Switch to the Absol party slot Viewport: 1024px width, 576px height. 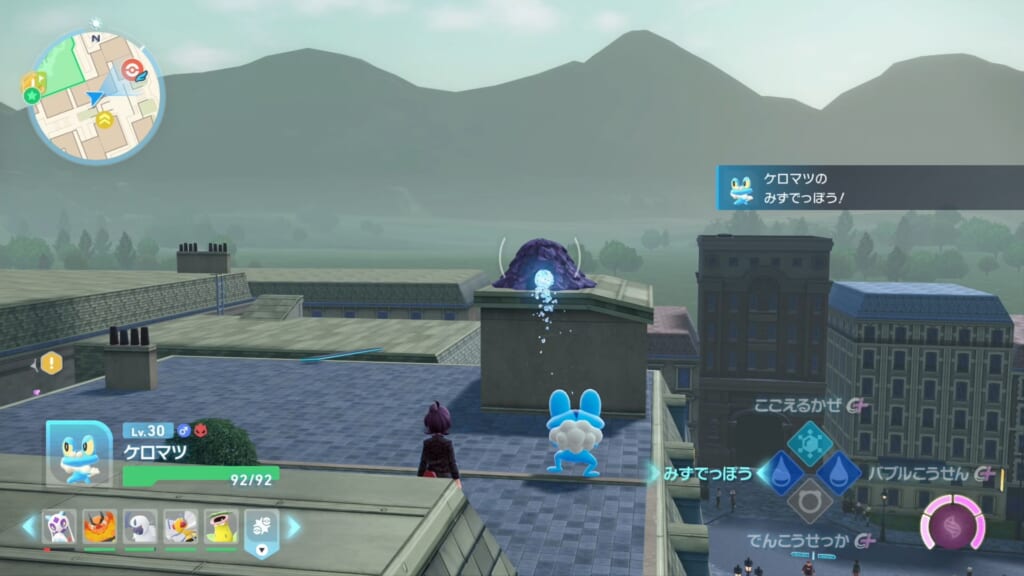[140, 526]
